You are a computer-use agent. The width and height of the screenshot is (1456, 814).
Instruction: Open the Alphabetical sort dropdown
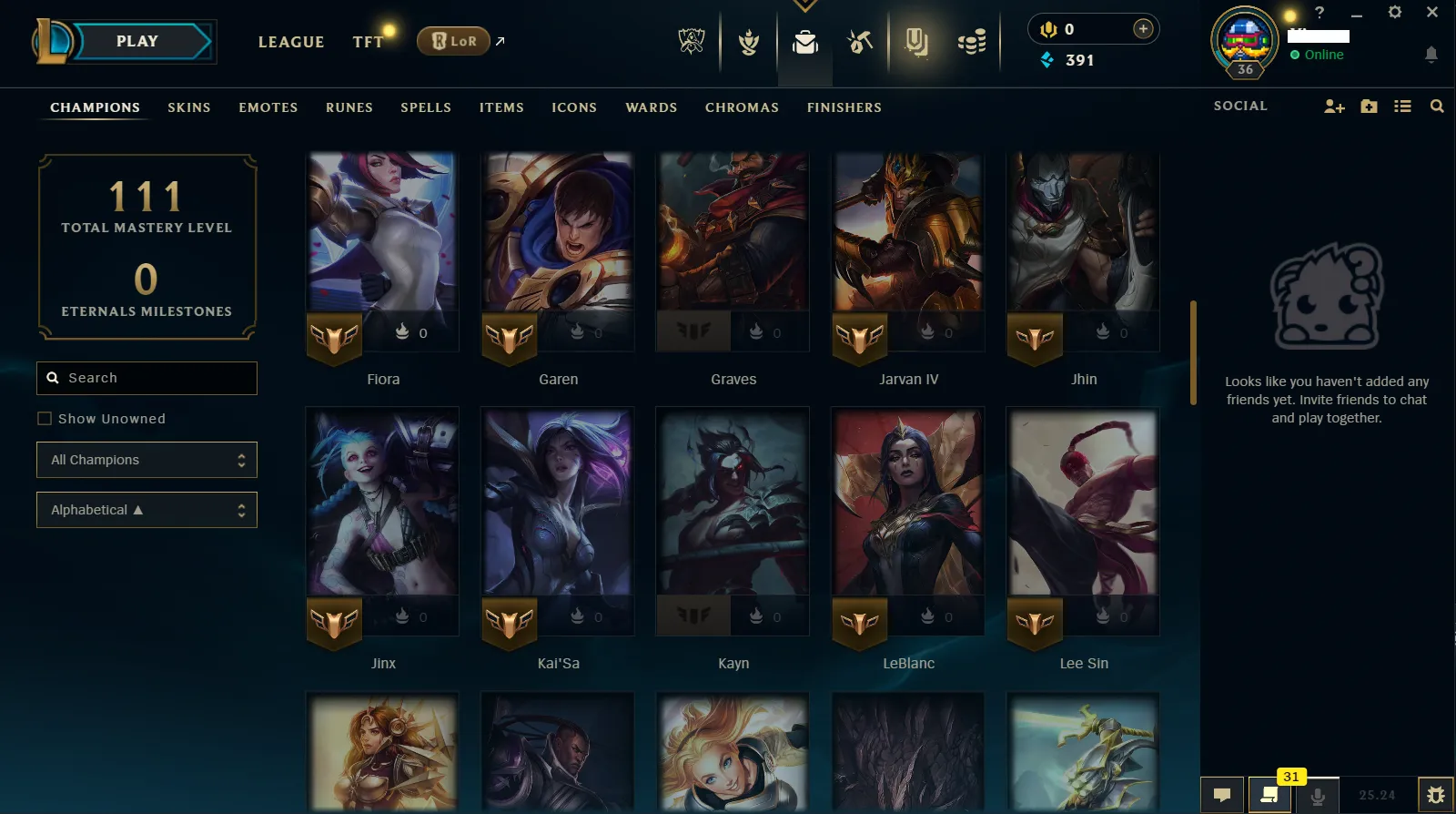147,510
